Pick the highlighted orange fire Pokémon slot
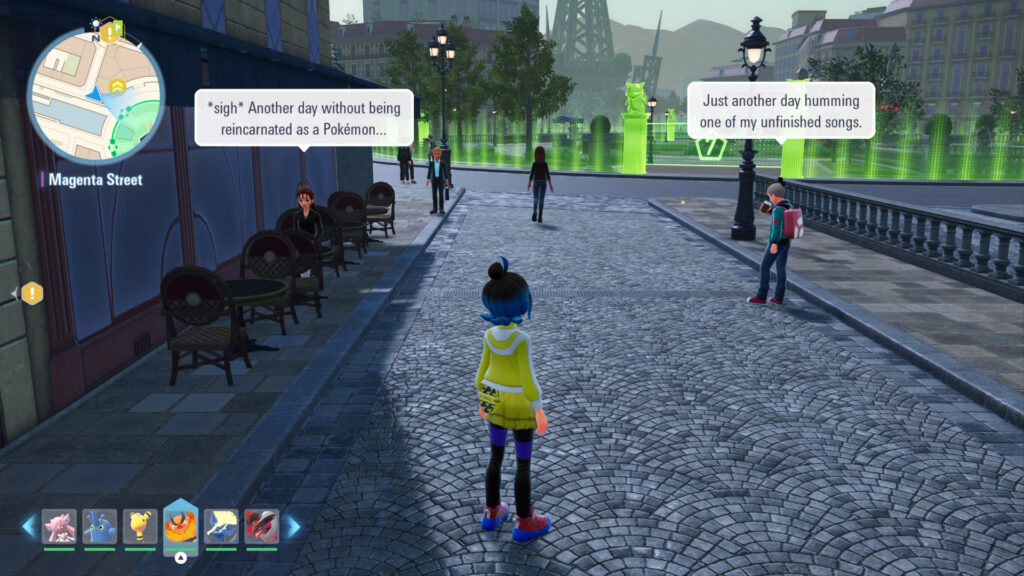This screenshot has width=1024, height=576. coord(181,525)
